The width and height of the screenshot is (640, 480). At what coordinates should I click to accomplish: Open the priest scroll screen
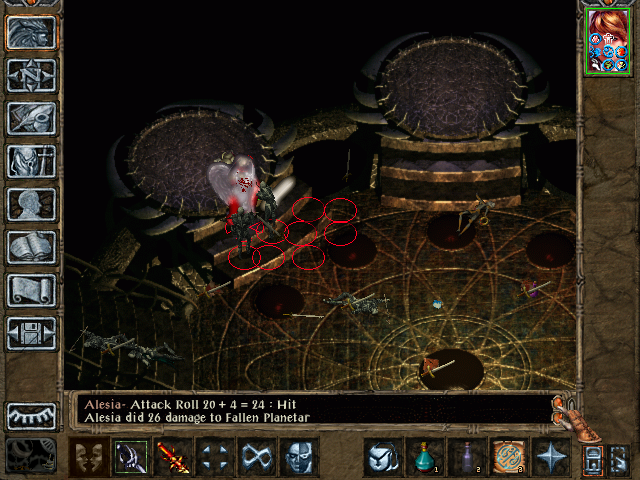pyautogui.click(x=32, y=290)
